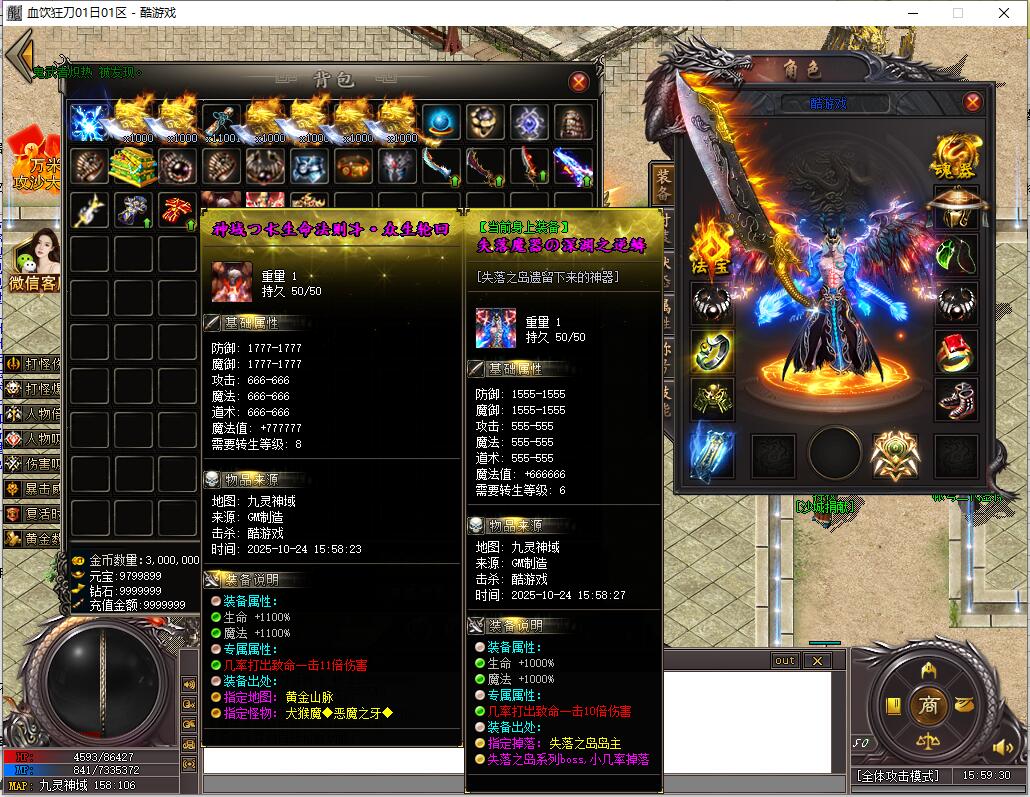Click the 暴击 critical hit side button
The image size is (1030, 797).
coord(32,489)
